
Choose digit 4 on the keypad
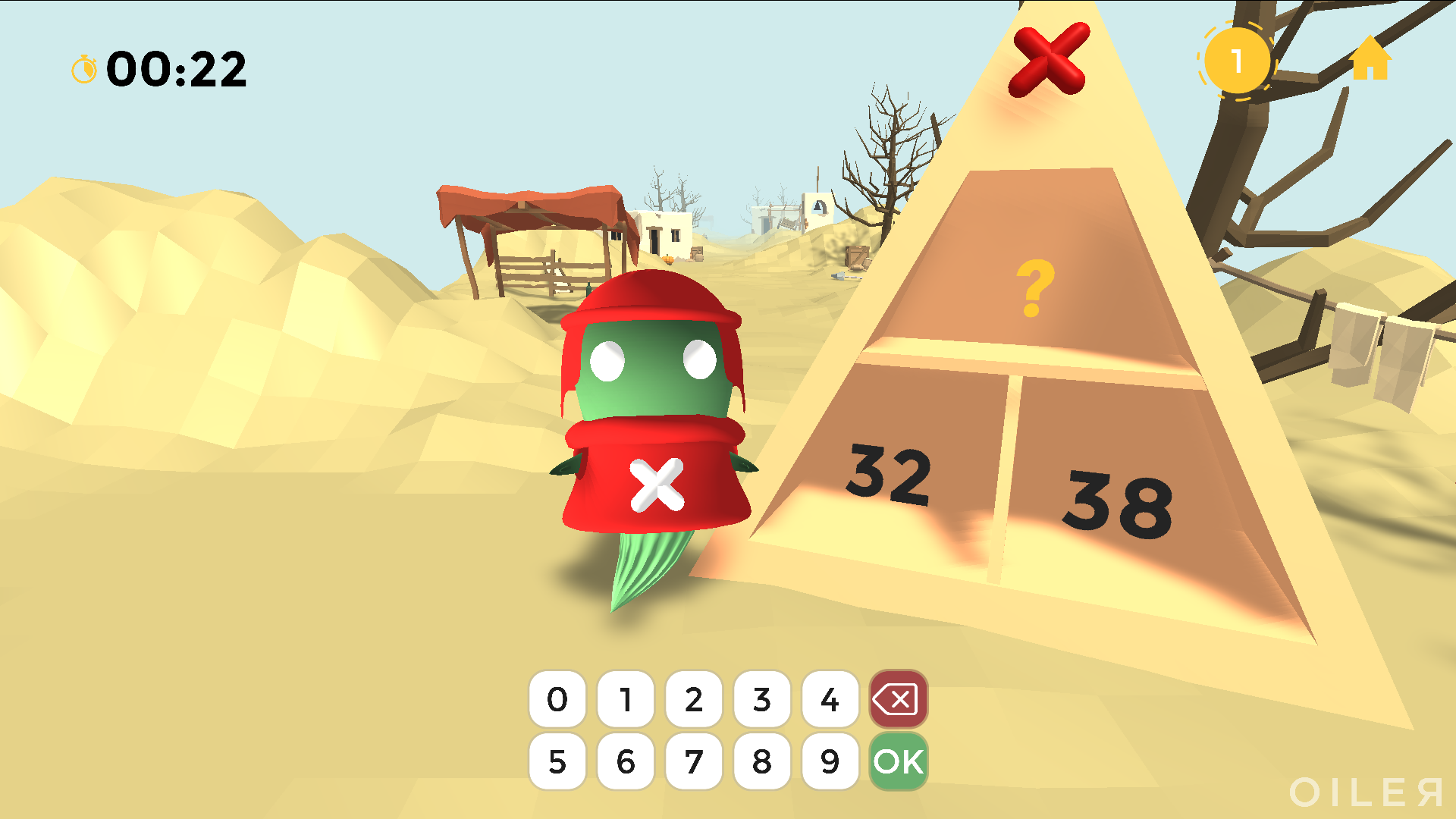830,699
